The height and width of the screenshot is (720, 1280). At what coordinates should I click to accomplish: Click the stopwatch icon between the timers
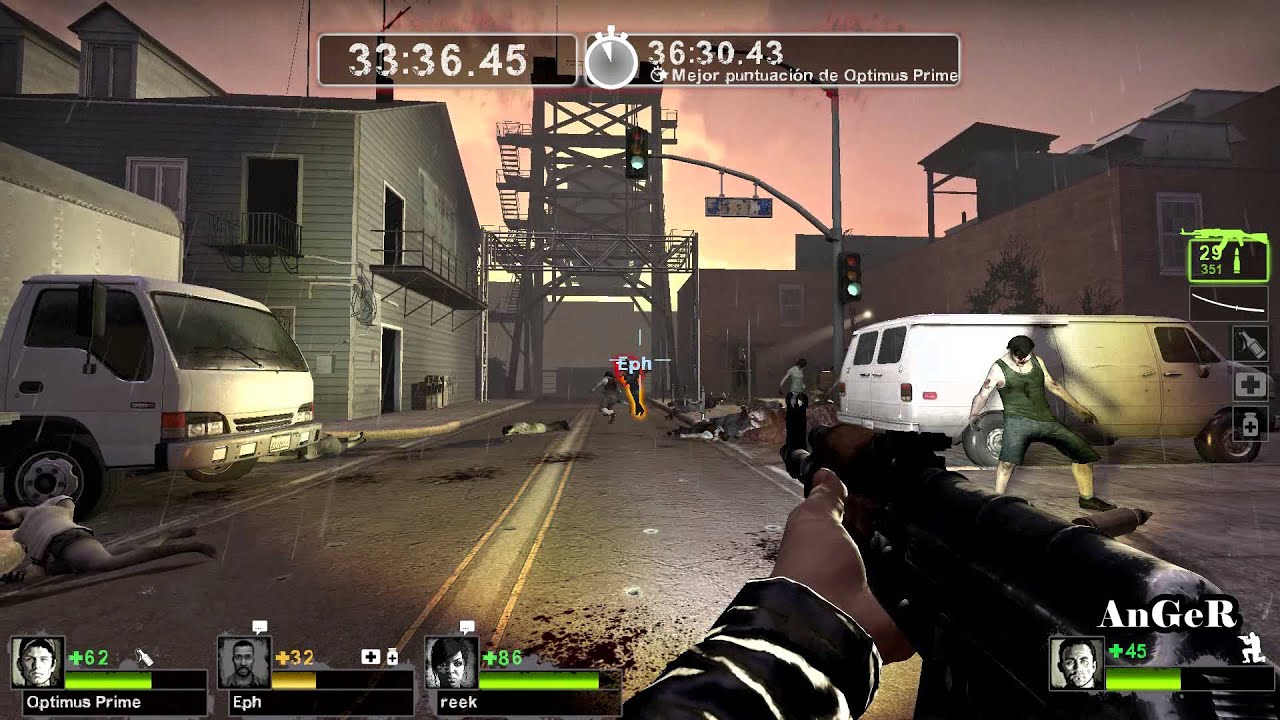pos(612,58)
